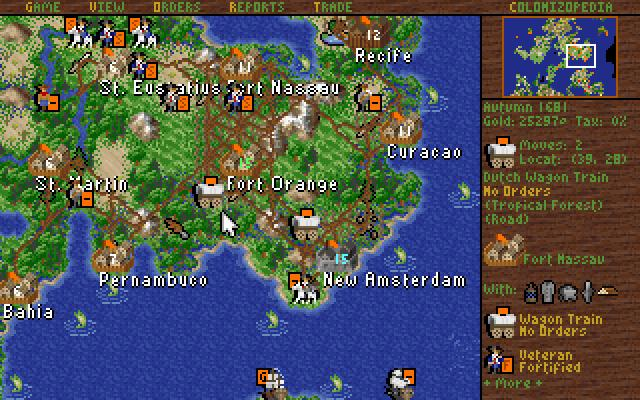
Task: Click the active Dutch Wagon Train icon in side panel
Action: tap(499, 152)
